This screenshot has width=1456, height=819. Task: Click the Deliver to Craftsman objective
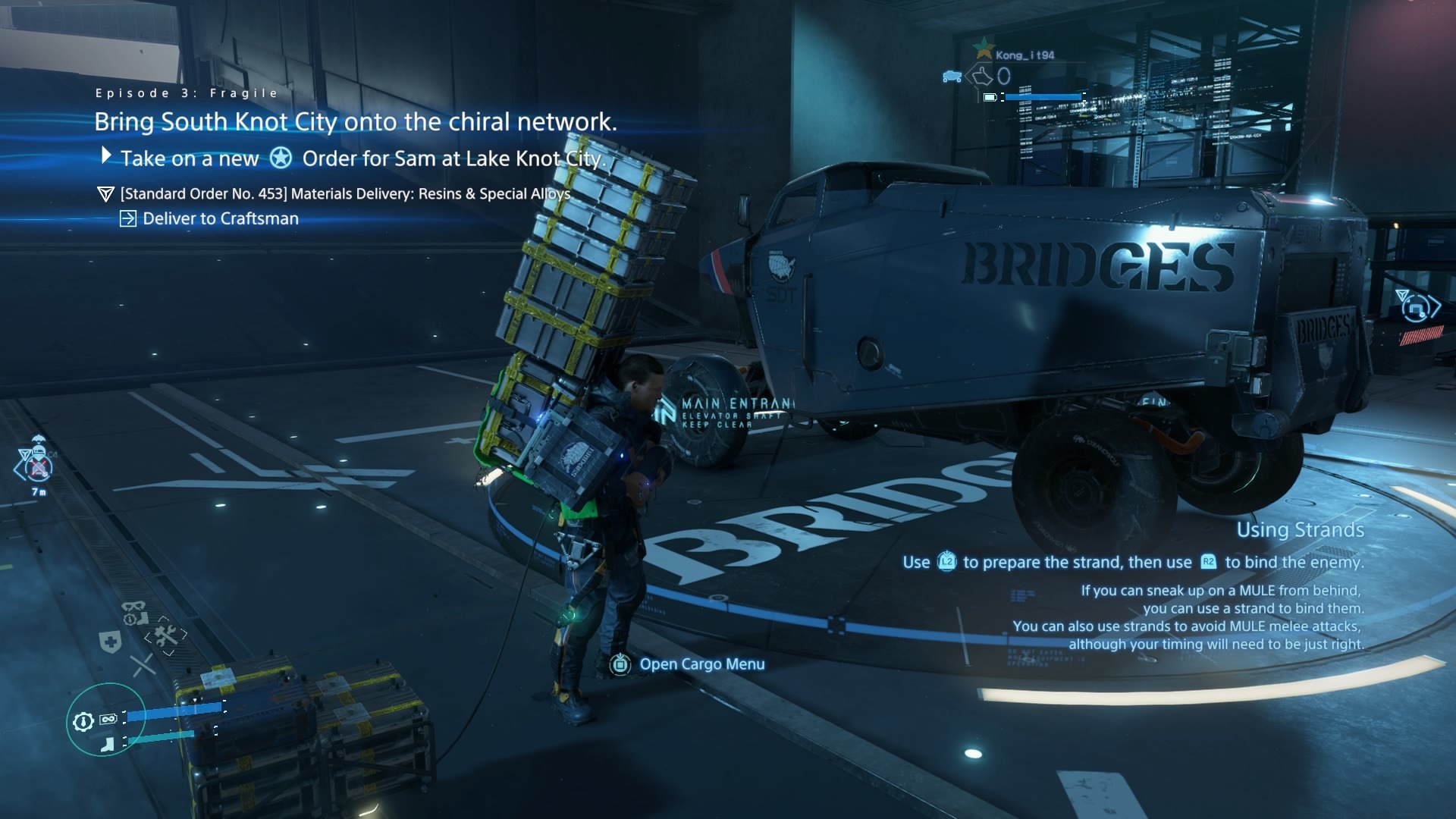point(220,219)
